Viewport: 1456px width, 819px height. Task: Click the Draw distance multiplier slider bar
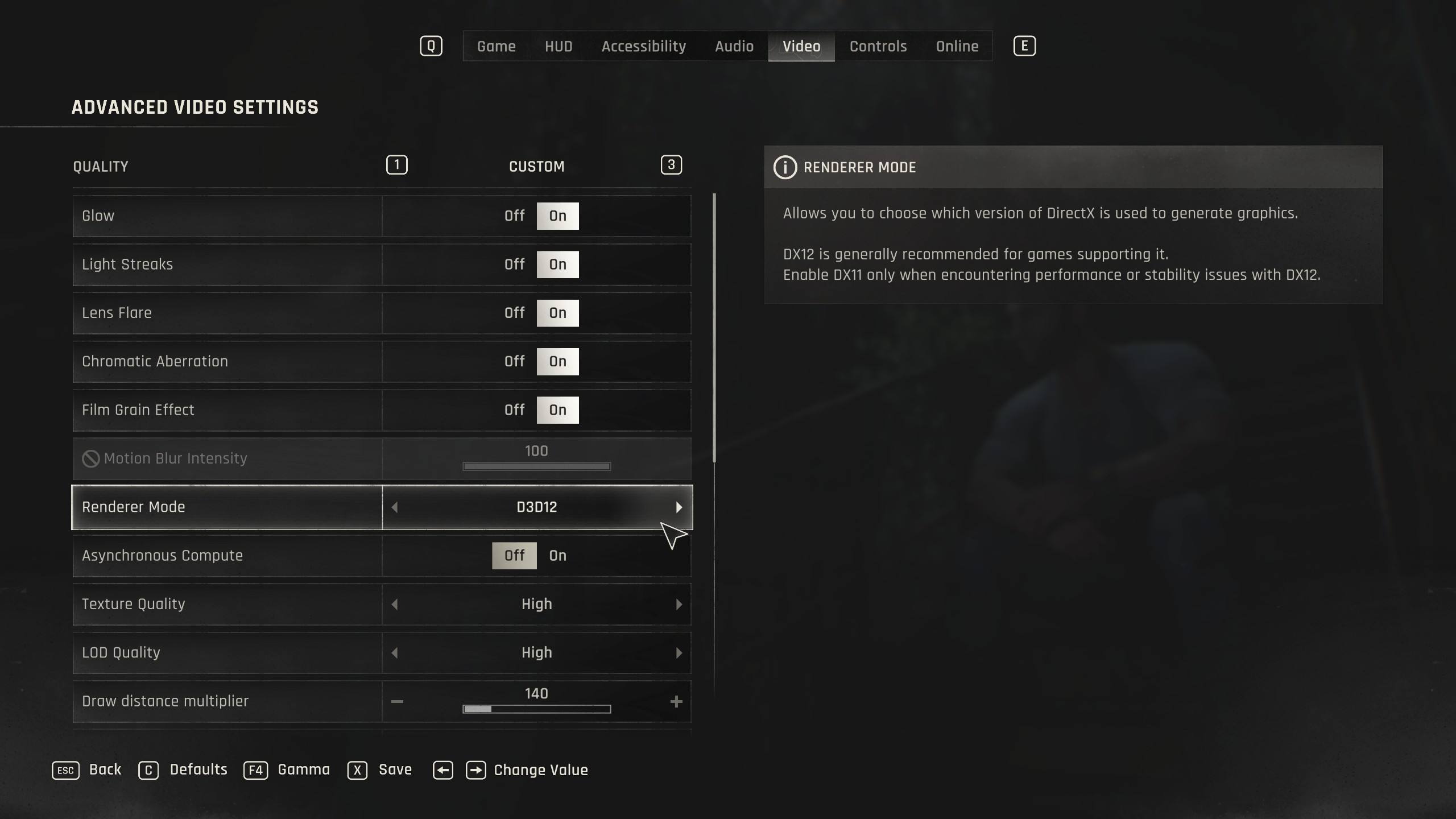(x=536, y=709)
